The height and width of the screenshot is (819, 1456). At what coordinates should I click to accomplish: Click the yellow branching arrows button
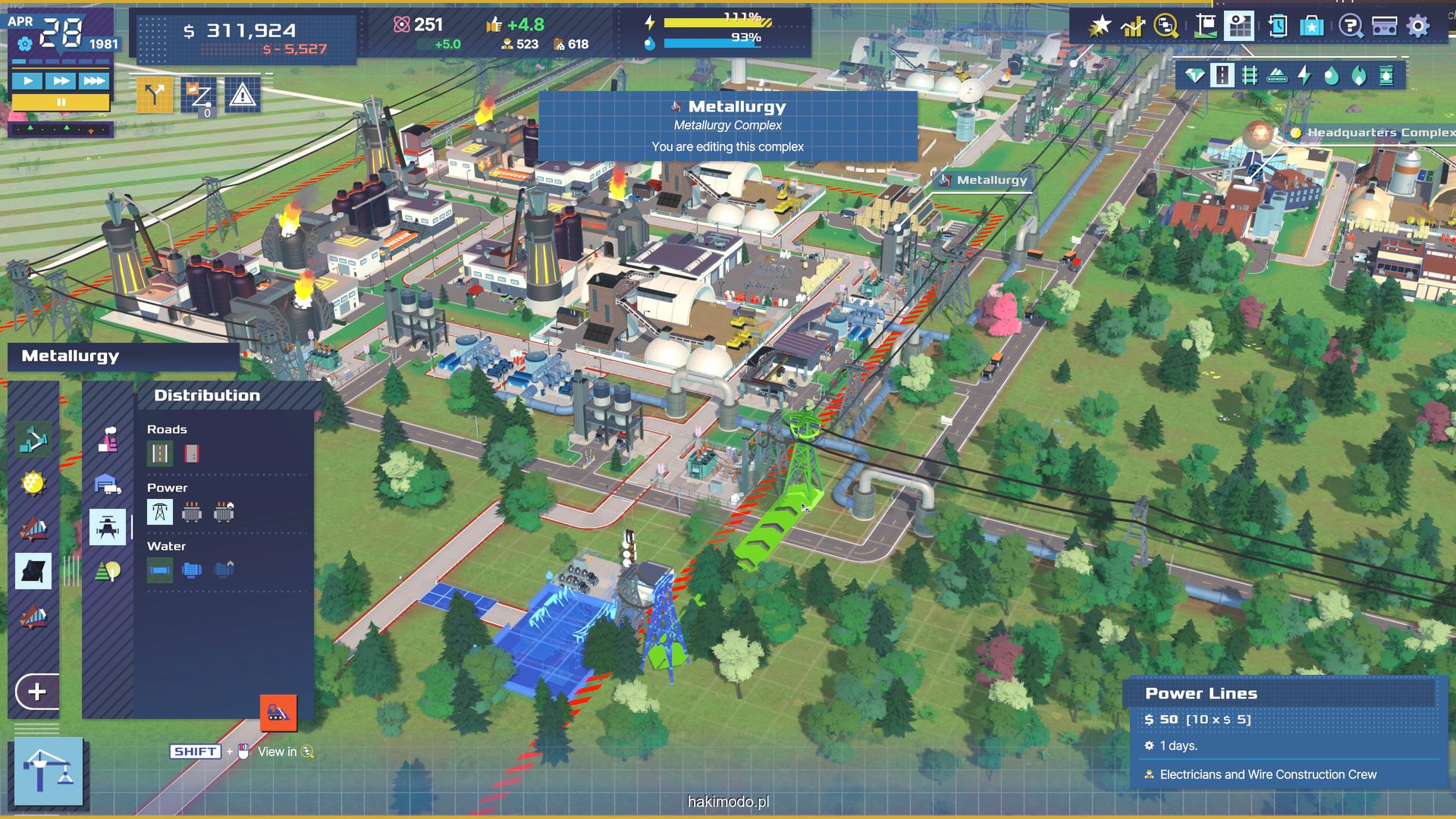pos(154,96)
